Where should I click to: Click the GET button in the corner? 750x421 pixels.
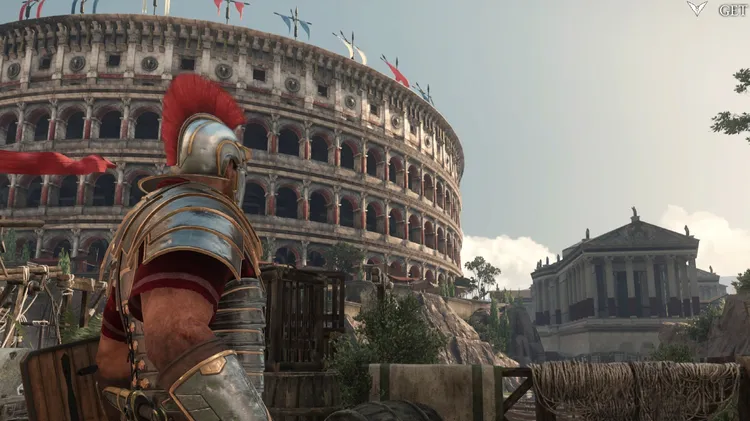(x=731, y=9)
